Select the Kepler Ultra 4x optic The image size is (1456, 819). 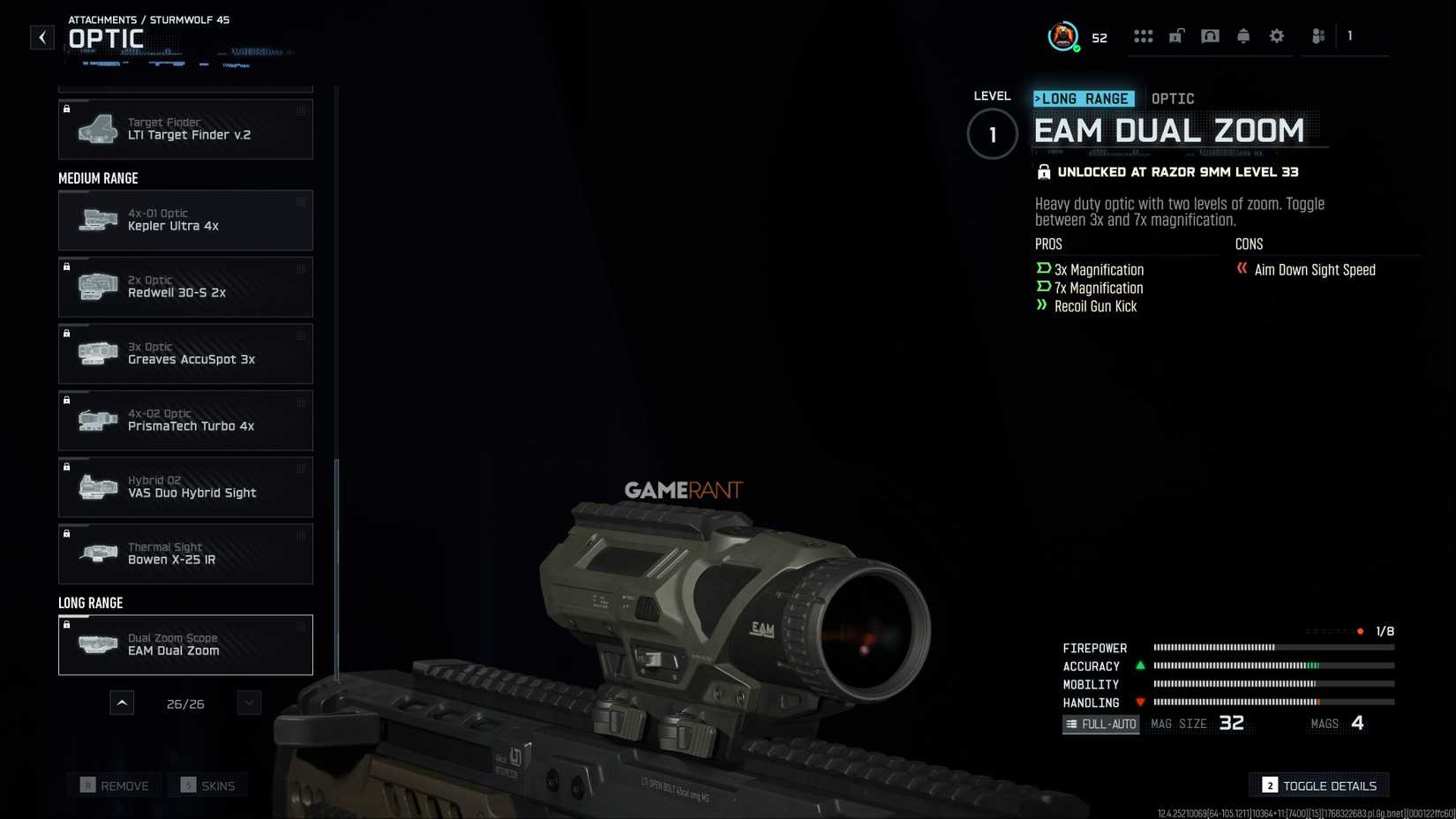[x=185, y=220]
